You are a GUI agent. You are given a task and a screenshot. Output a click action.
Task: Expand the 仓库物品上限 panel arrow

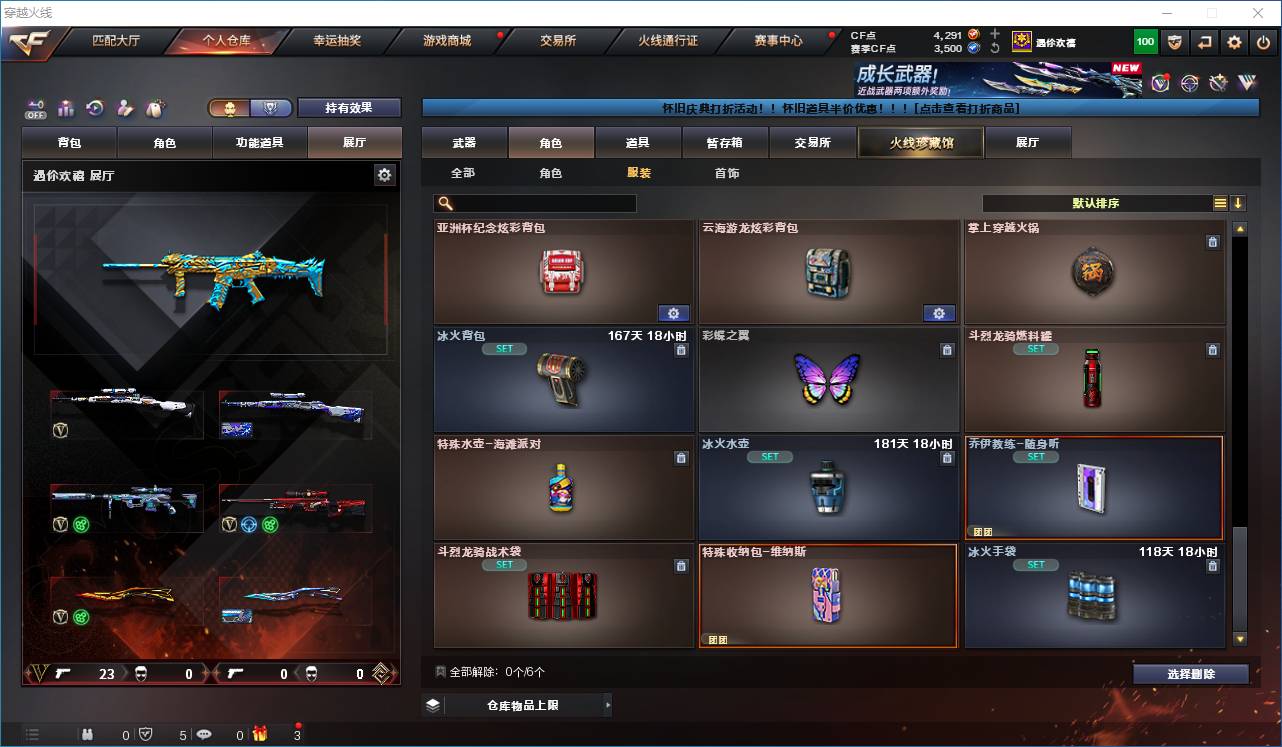(608, 704)
